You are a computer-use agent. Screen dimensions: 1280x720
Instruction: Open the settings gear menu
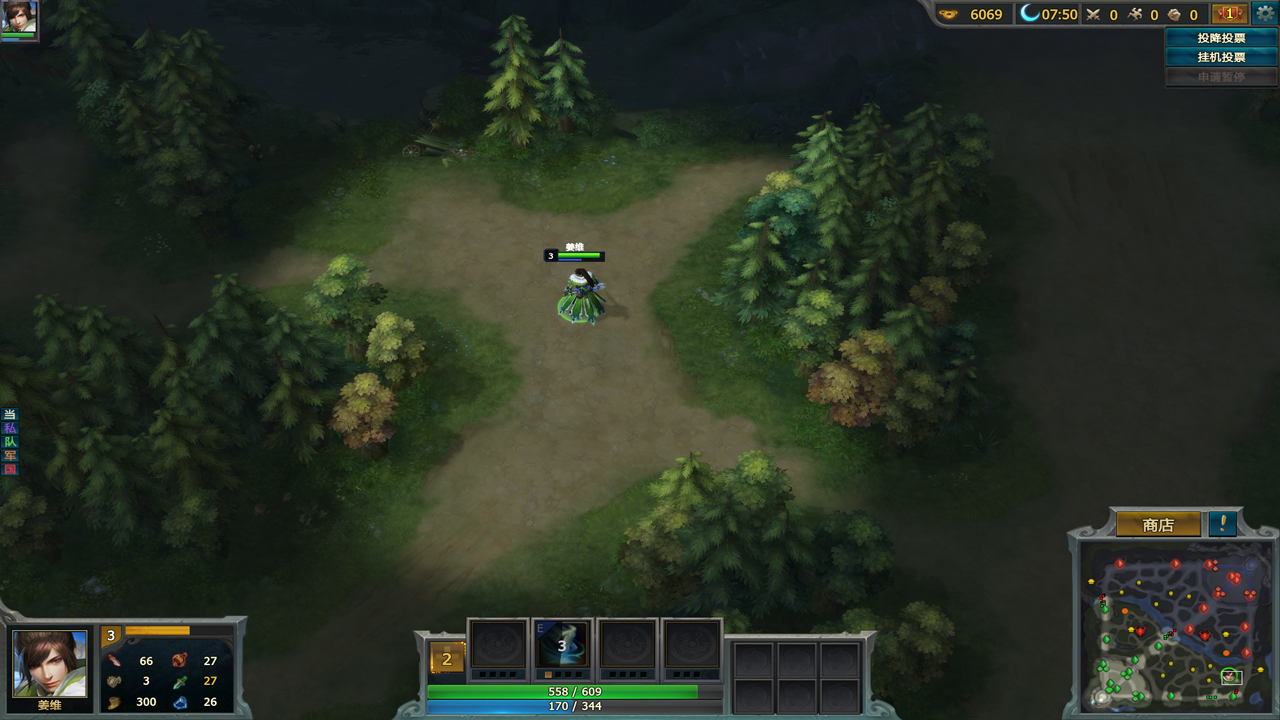pyautogui.click(x=1265, y=14)
